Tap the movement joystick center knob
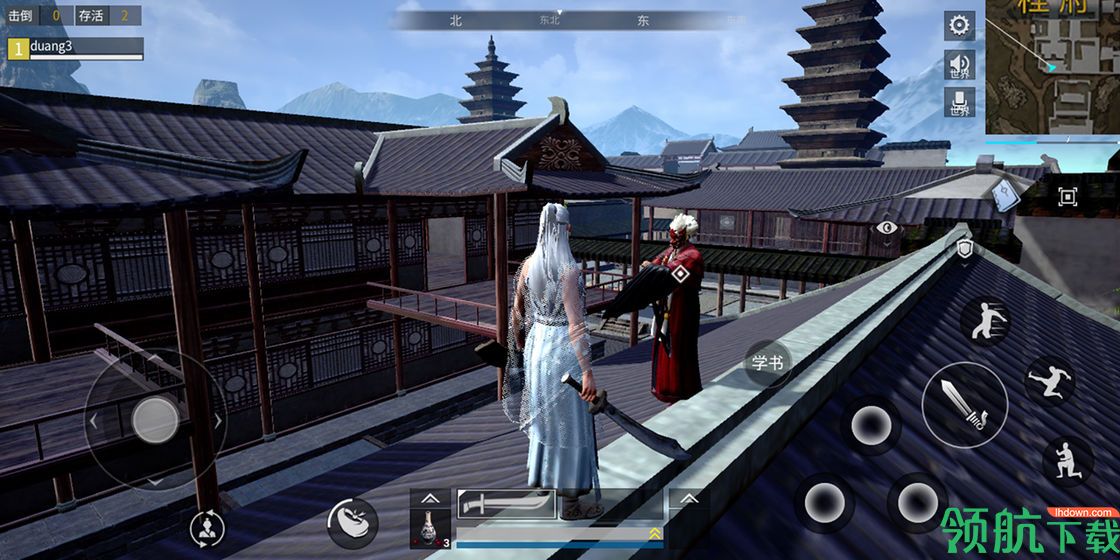The width and height of the screenshot is (1120, 560). point(155,418)
